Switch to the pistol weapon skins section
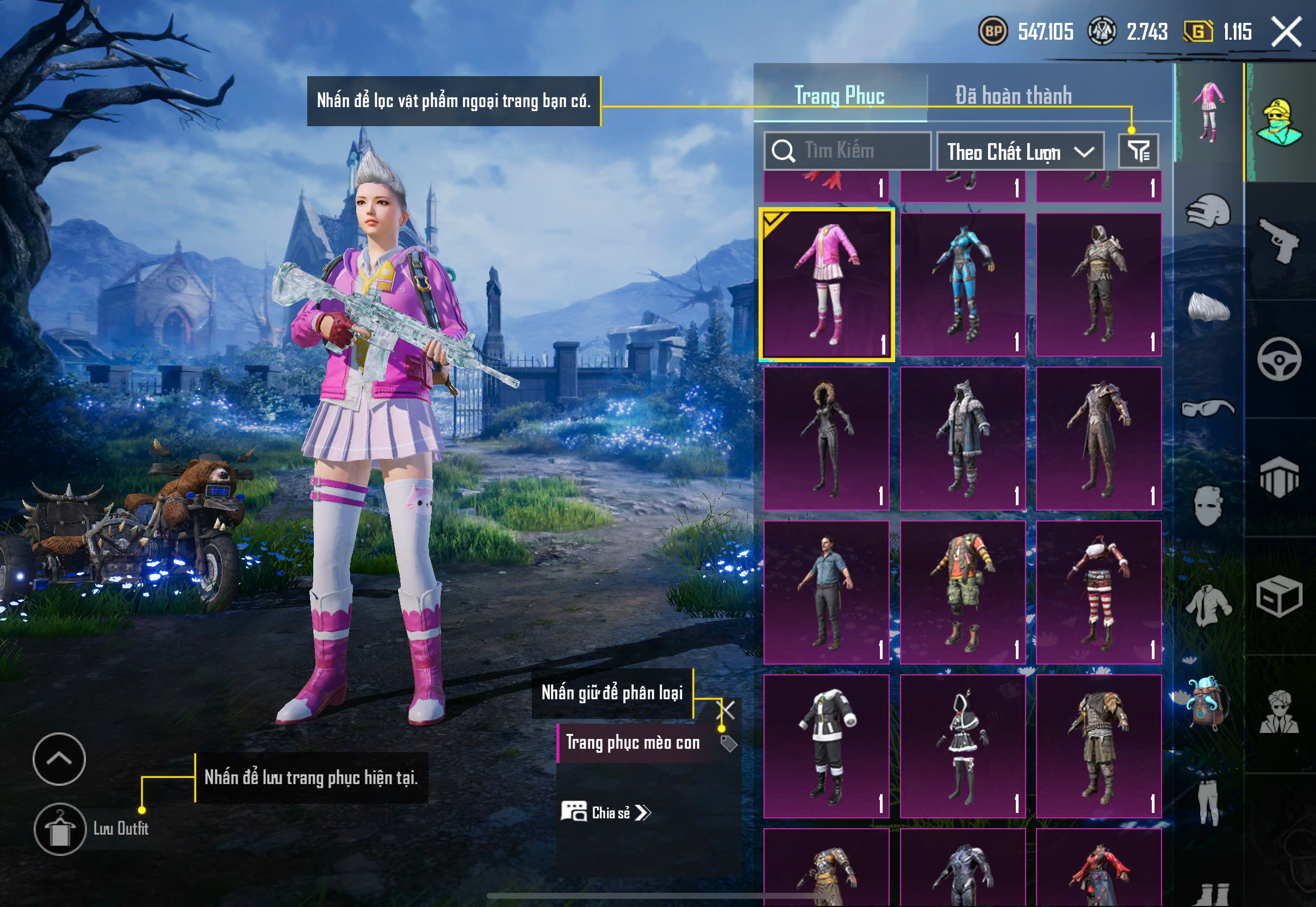The width and height of the screenshot is (1316, 907). 1279,240
